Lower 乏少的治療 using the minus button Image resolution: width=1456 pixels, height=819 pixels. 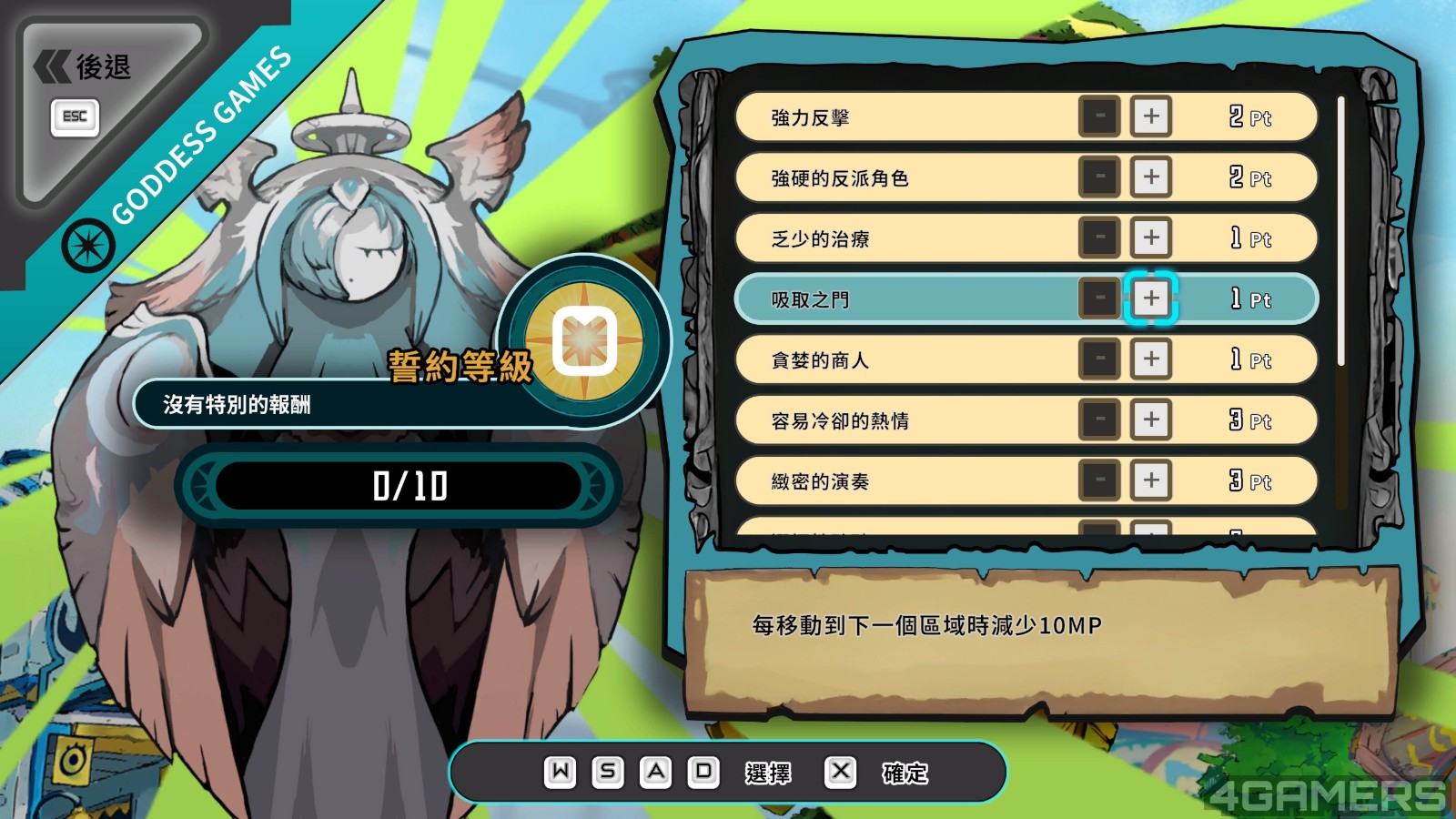[x=1099, y=238]
